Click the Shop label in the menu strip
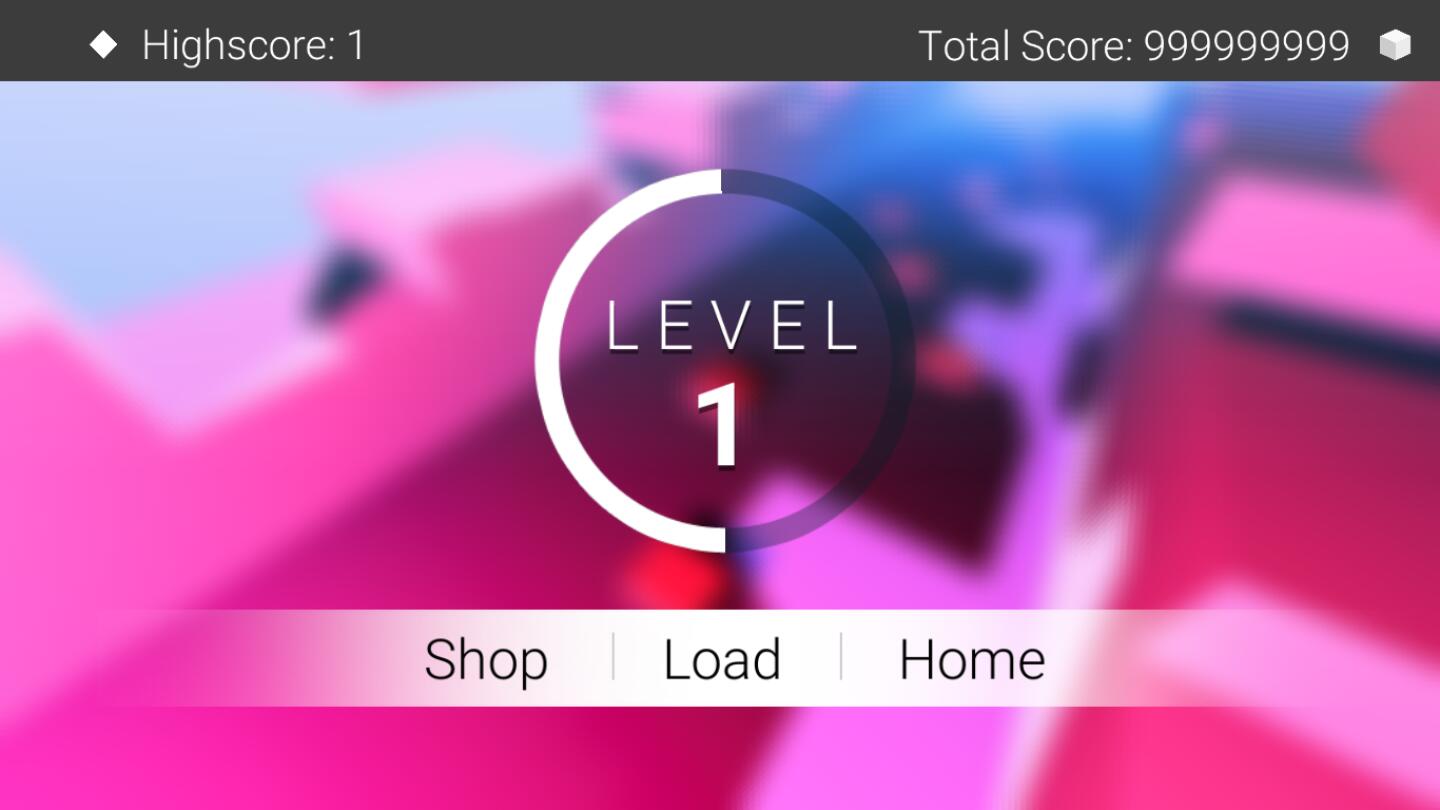The width and height of the screenshot is (1440, 810). (x=487, y=659)
